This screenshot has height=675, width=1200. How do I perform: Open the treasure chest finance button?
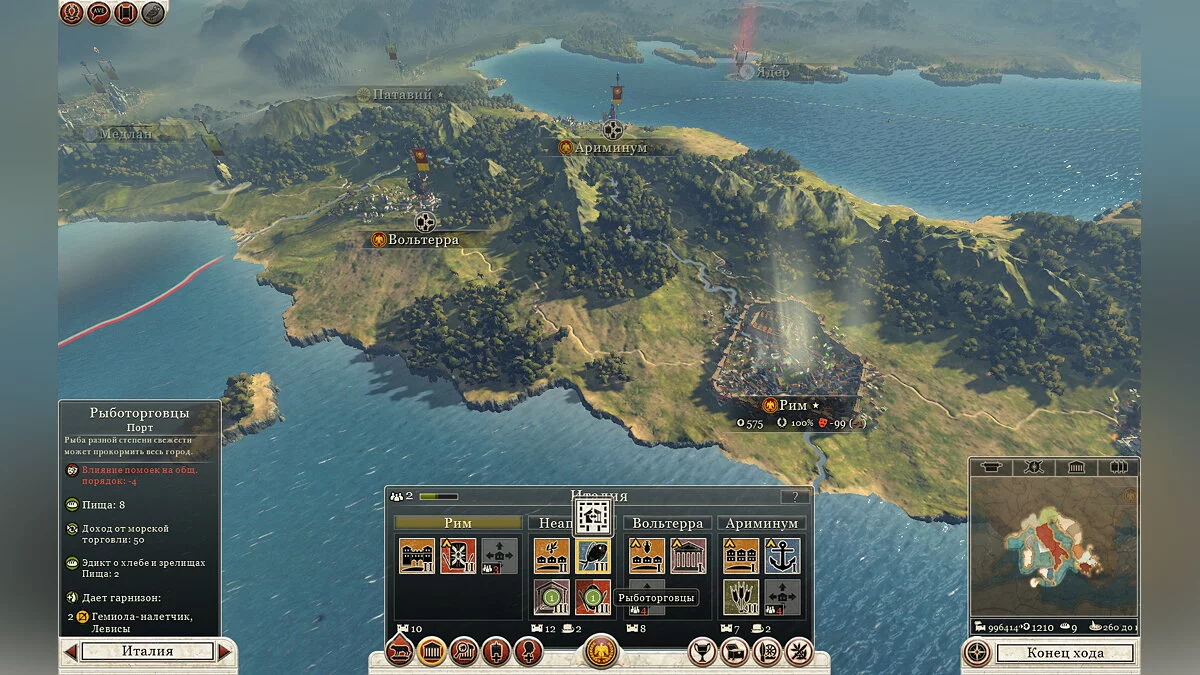tap(735, 652)
